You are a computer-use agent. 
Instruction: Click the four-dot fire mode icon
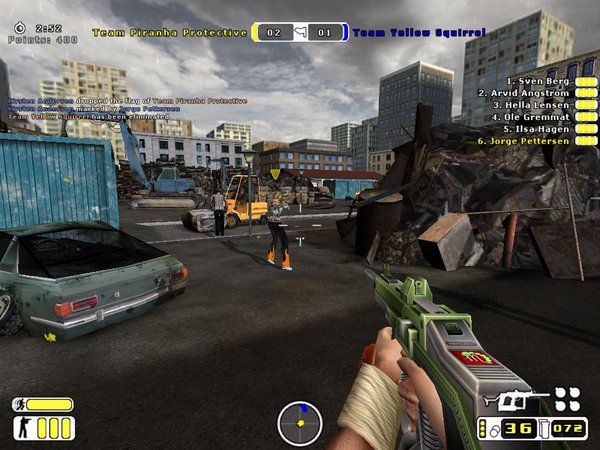(x=567, y=398)
